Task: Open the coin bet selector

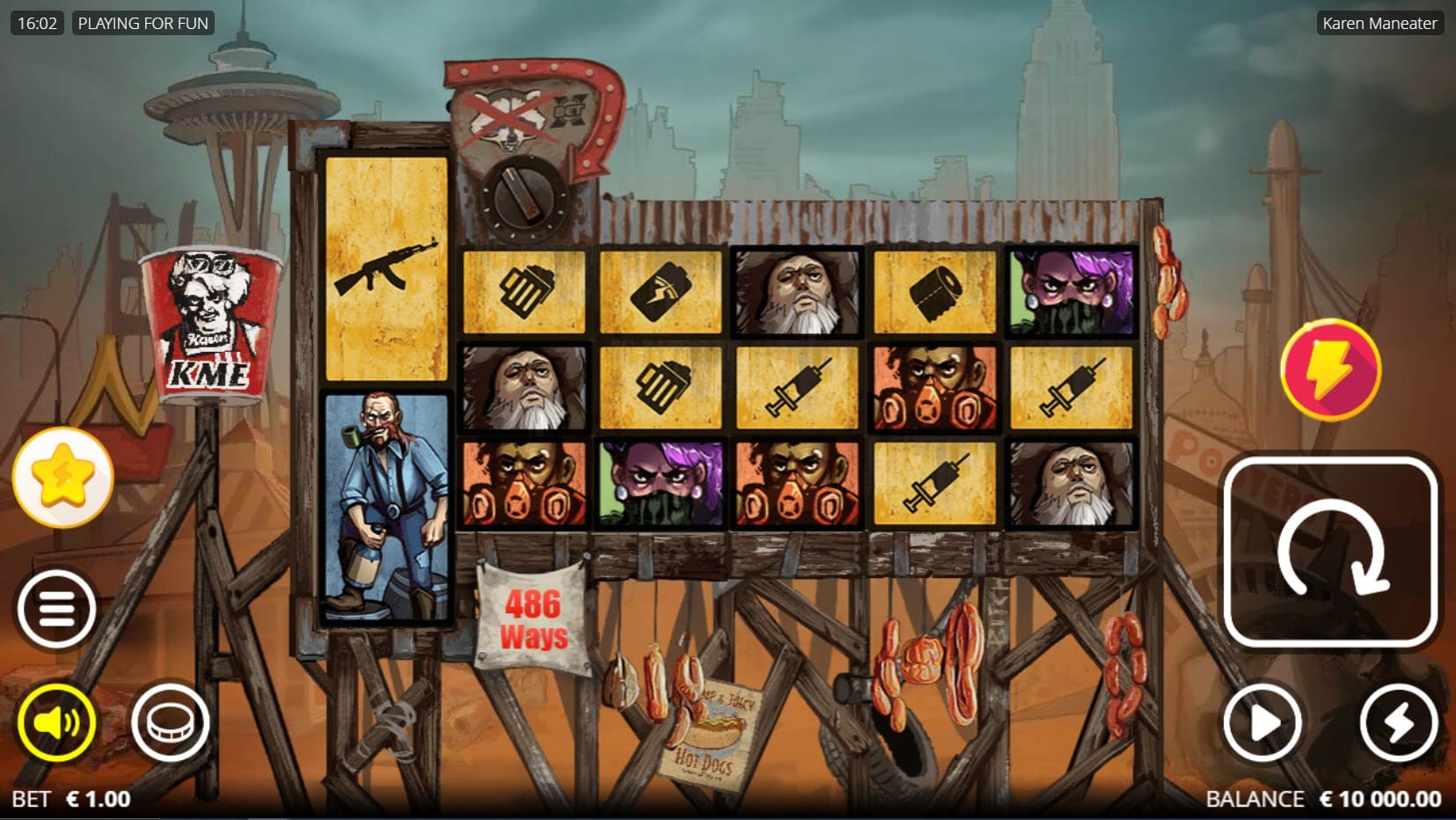Action: click(170, 722)
